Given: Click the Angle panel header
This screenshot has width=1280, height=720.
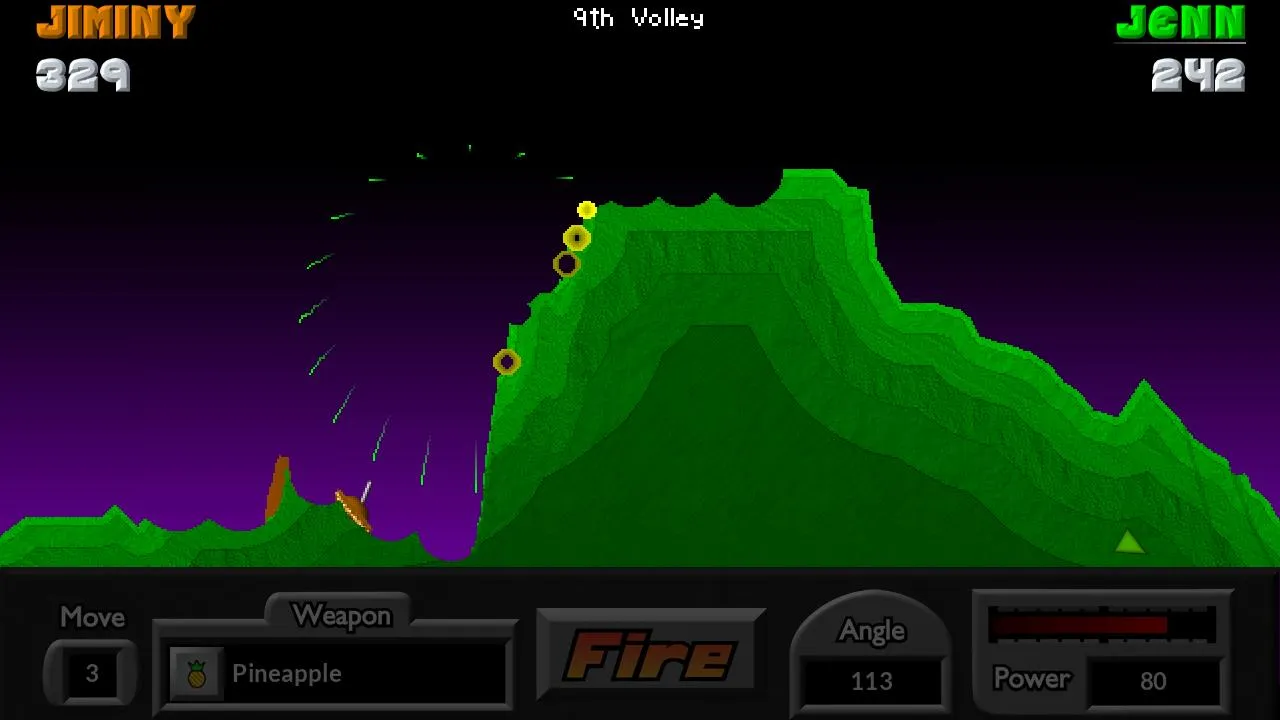Looking at the screenshot, I should point(872,630).
